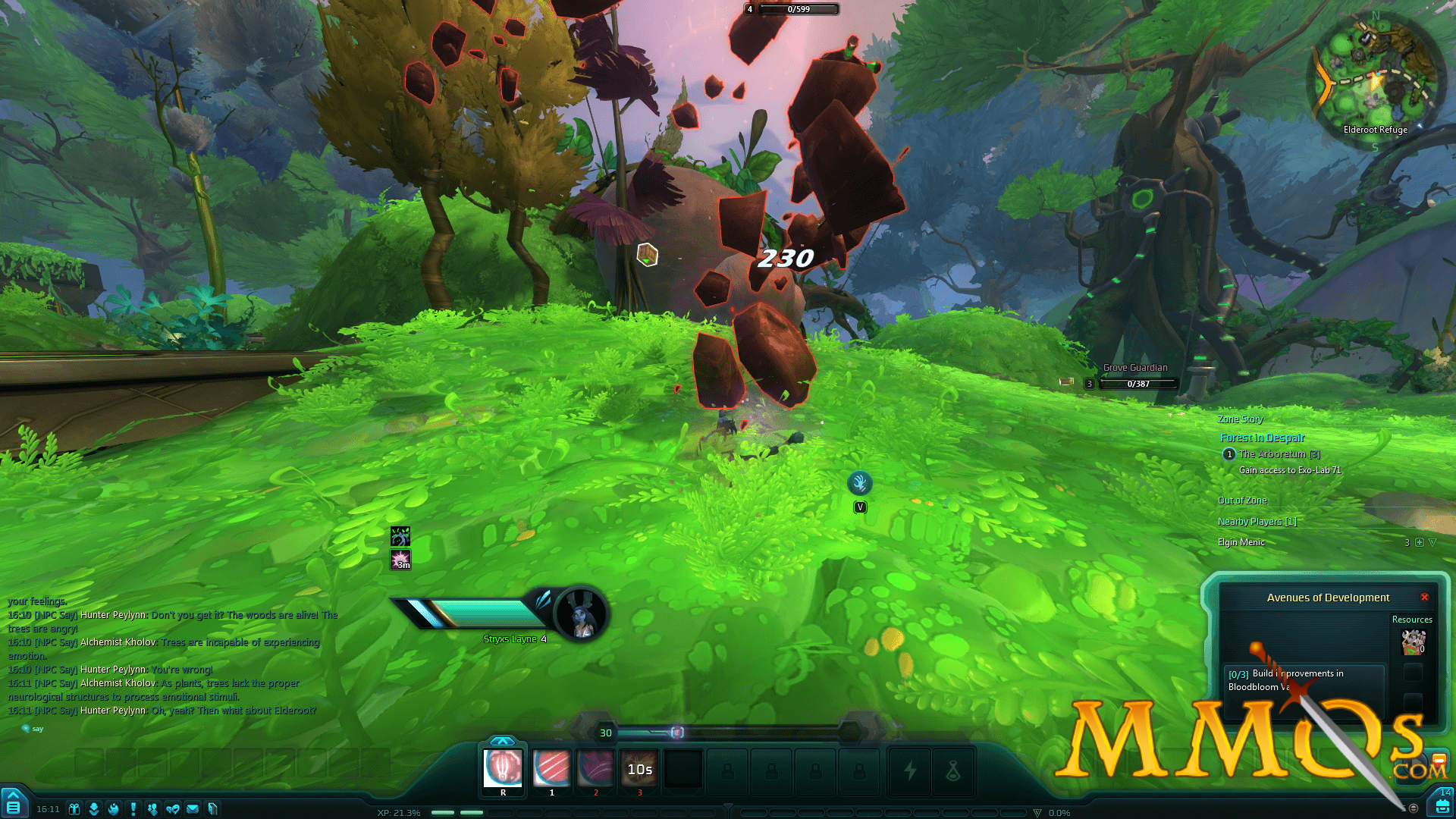The width and height of the screenshot is (1456, 819).
Task: Expand the arrow tab above the R ability
Action: coord(502,741)
